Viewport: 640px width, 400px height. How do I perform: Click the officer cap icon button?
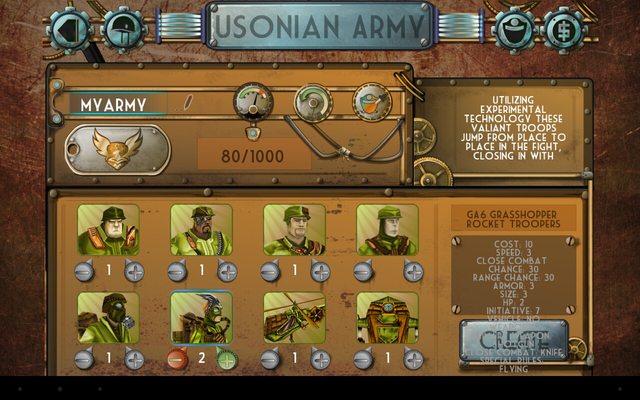click(x=512, y=28)
